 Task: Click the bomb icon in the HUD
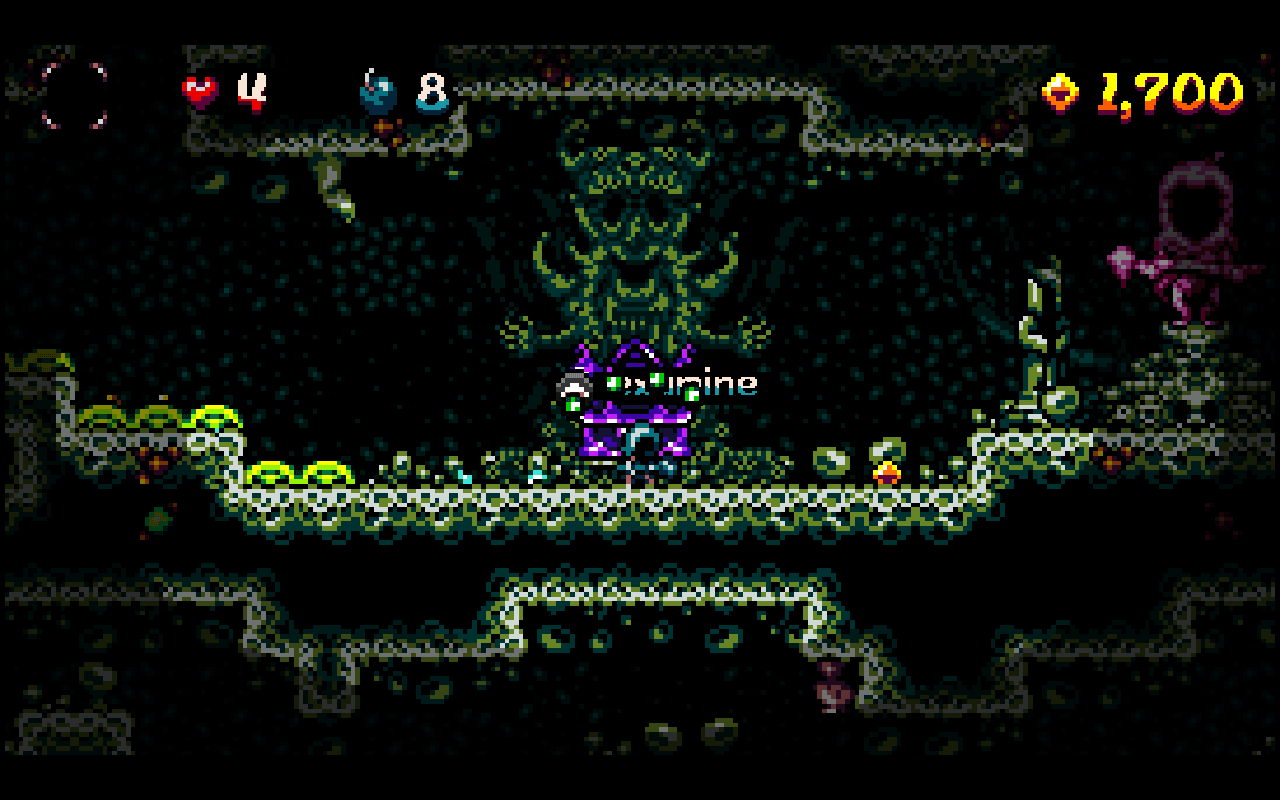[378, 93]
